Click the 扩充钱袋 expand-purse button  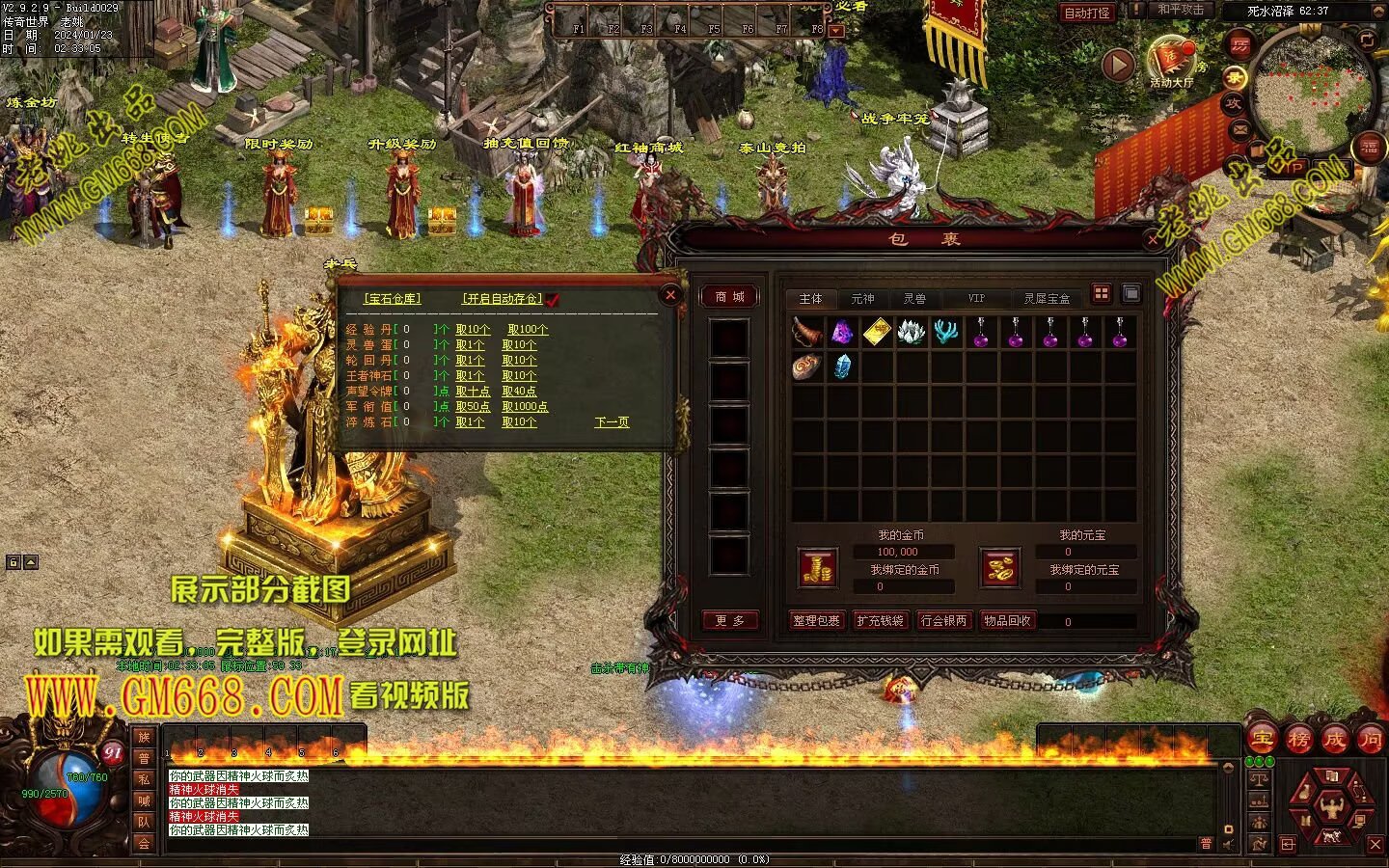pyautogui.click(x=880, y=621)
